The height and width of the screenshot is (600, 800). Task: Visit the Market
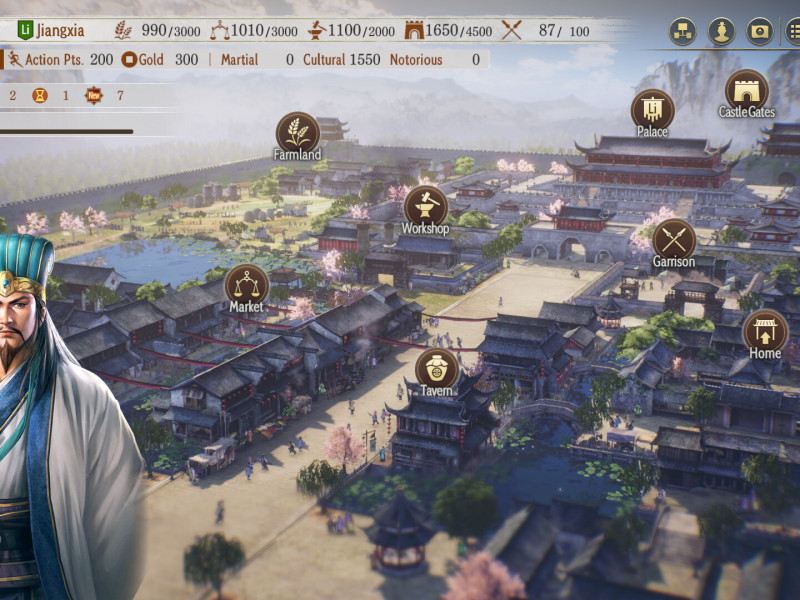click(x=246, y=285)
